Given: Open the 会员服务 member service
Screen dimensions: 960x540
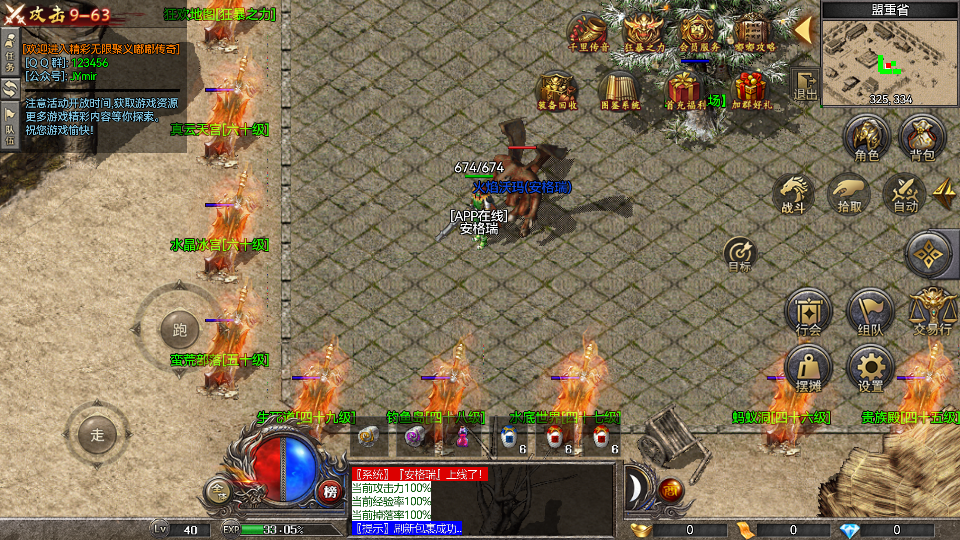Looking at the screenshot, I should pos(699,33).
